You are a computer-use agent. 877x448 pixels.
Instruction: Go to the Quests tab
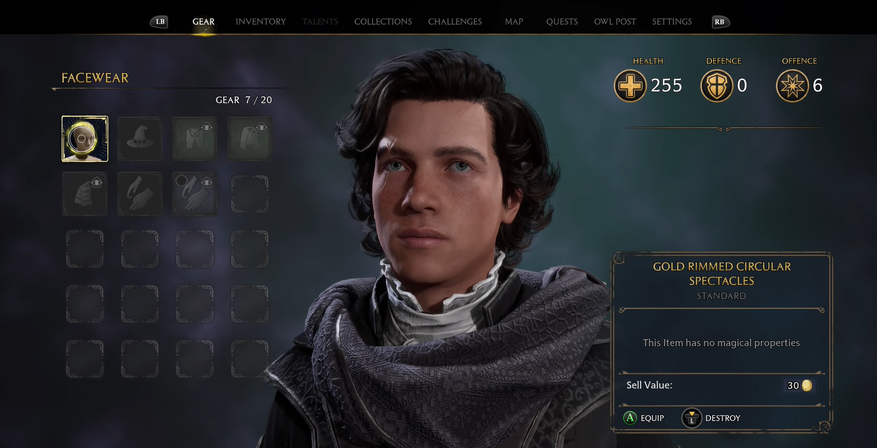[562, 22]
